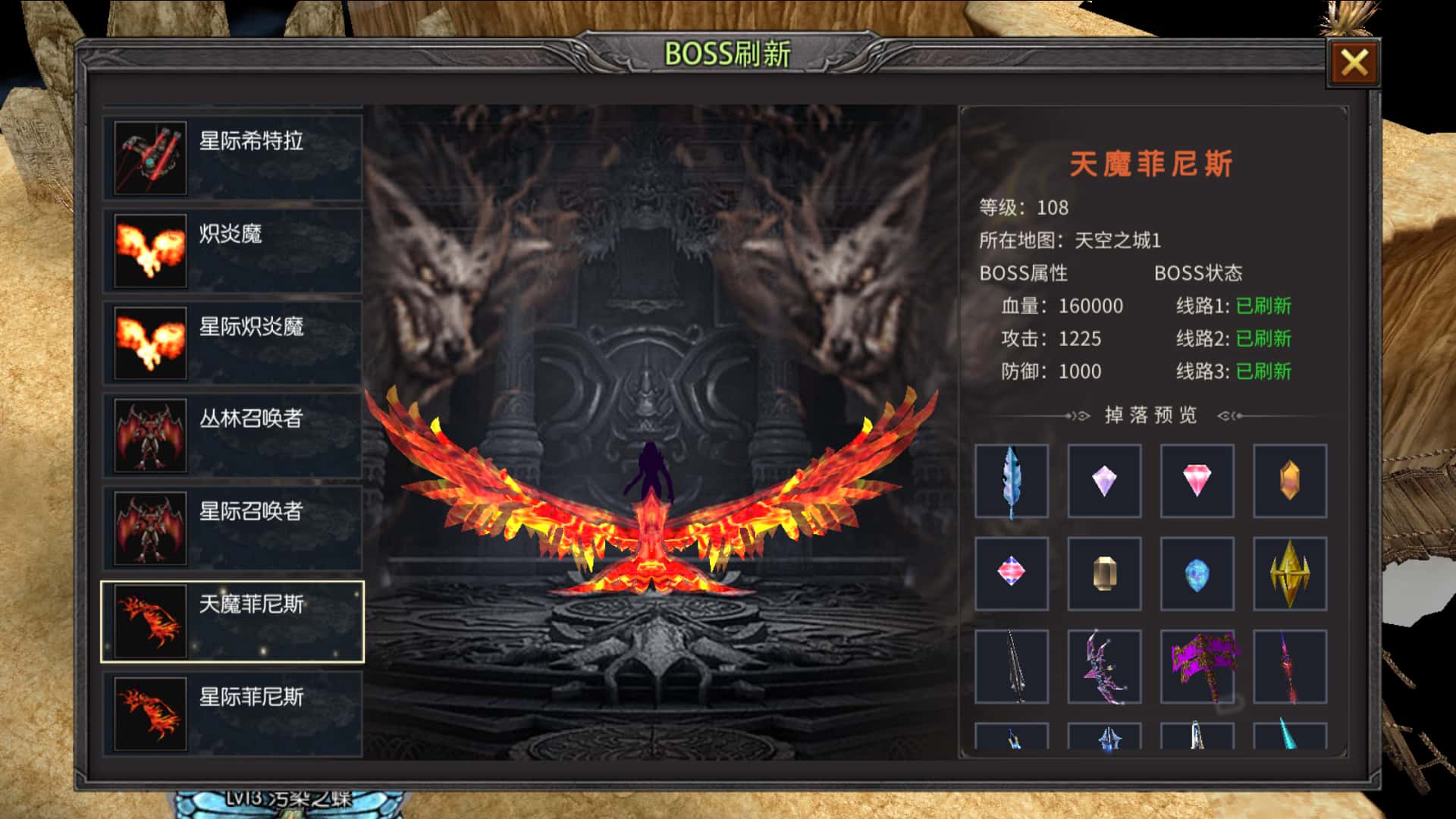This screenshot has width=1456, height=819.
Task: Select the 星际炽炎魔 boss icon
Action: pos(150,341)
